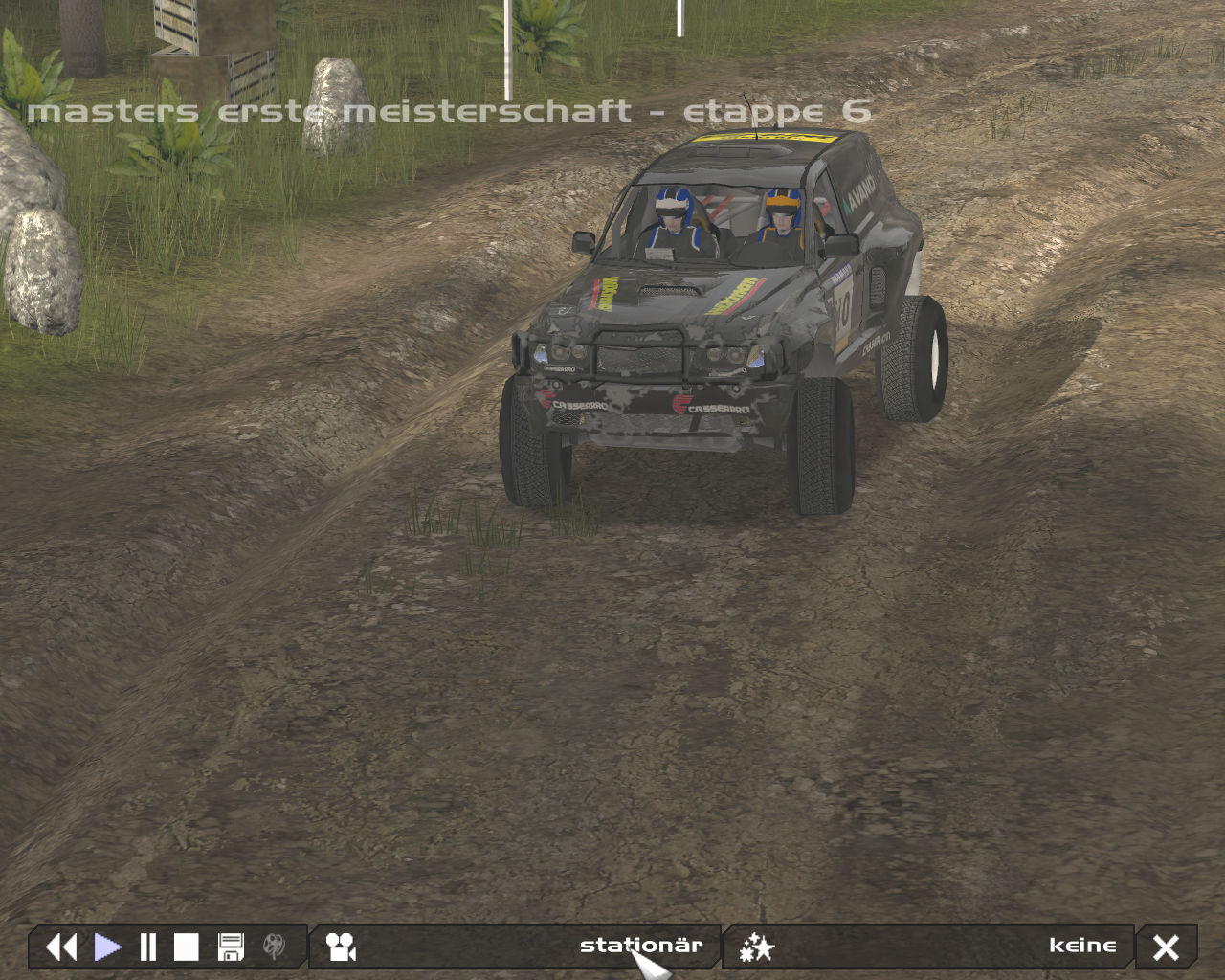Change the 'stationär' camera mode

640,946
